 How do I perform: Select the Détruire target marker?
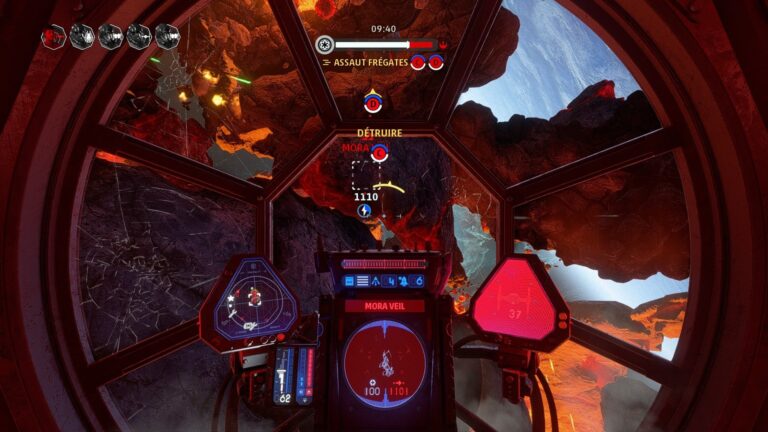click(x=379, y=152)
